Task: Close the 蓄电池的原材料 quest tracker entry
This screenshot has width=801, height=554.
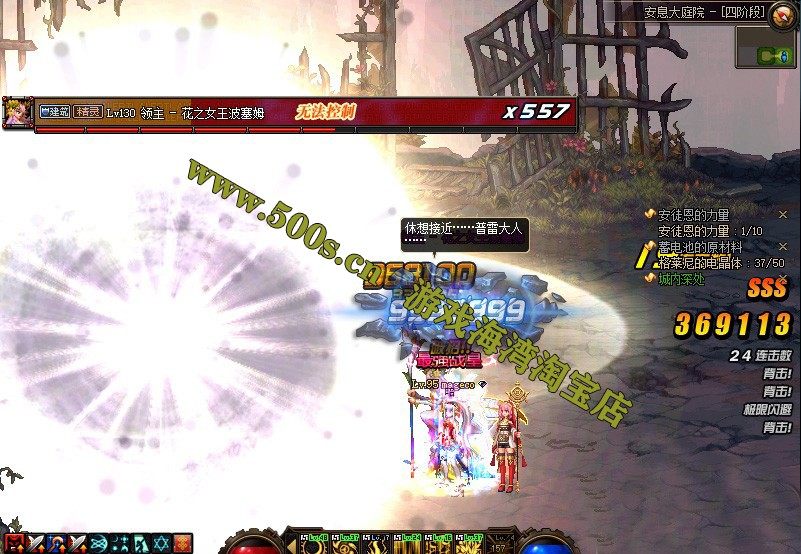Action: pos(782,246)
